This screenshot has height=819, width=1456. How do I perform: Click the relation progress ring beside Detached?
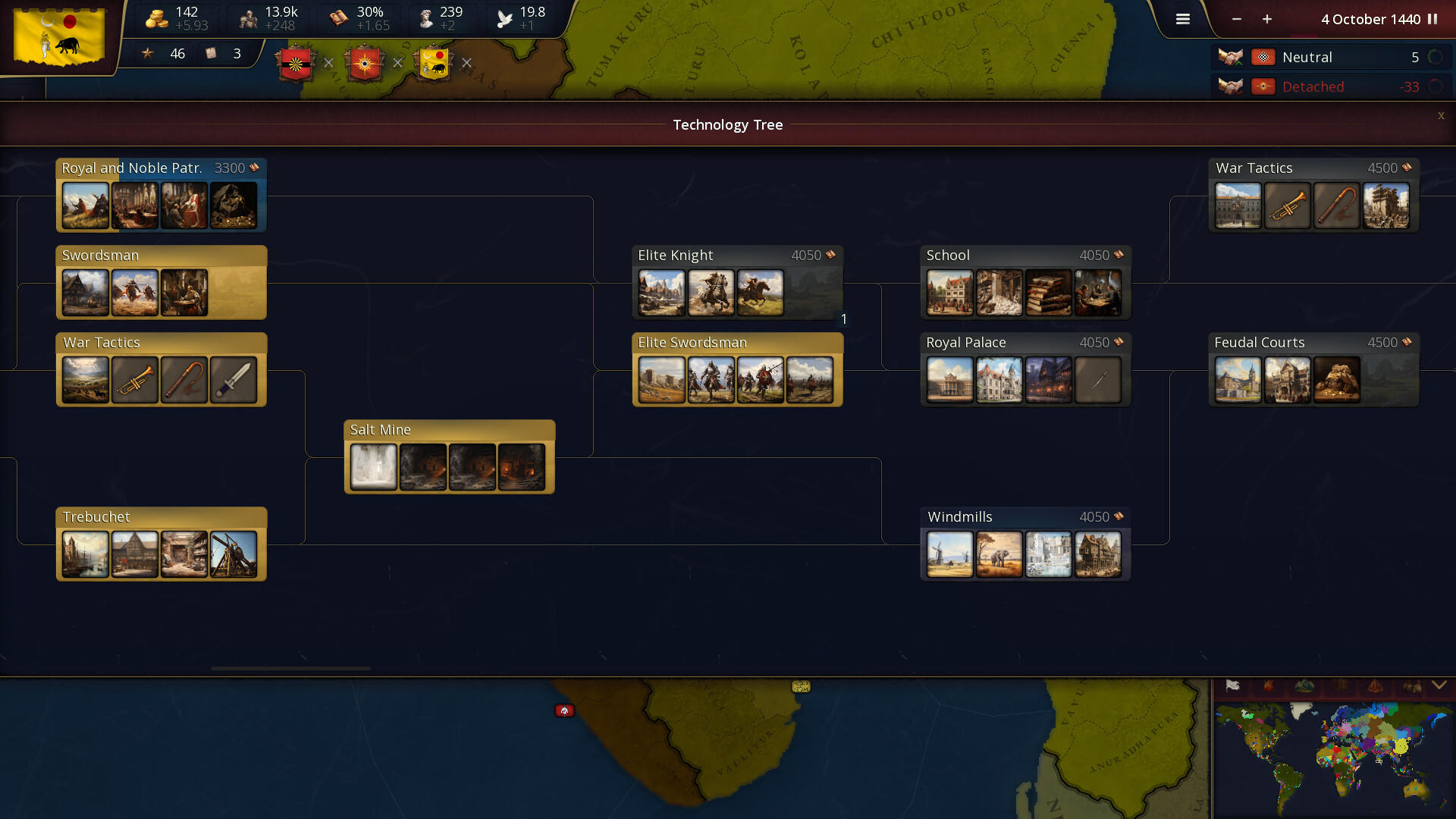click(x=1436, y=86)
